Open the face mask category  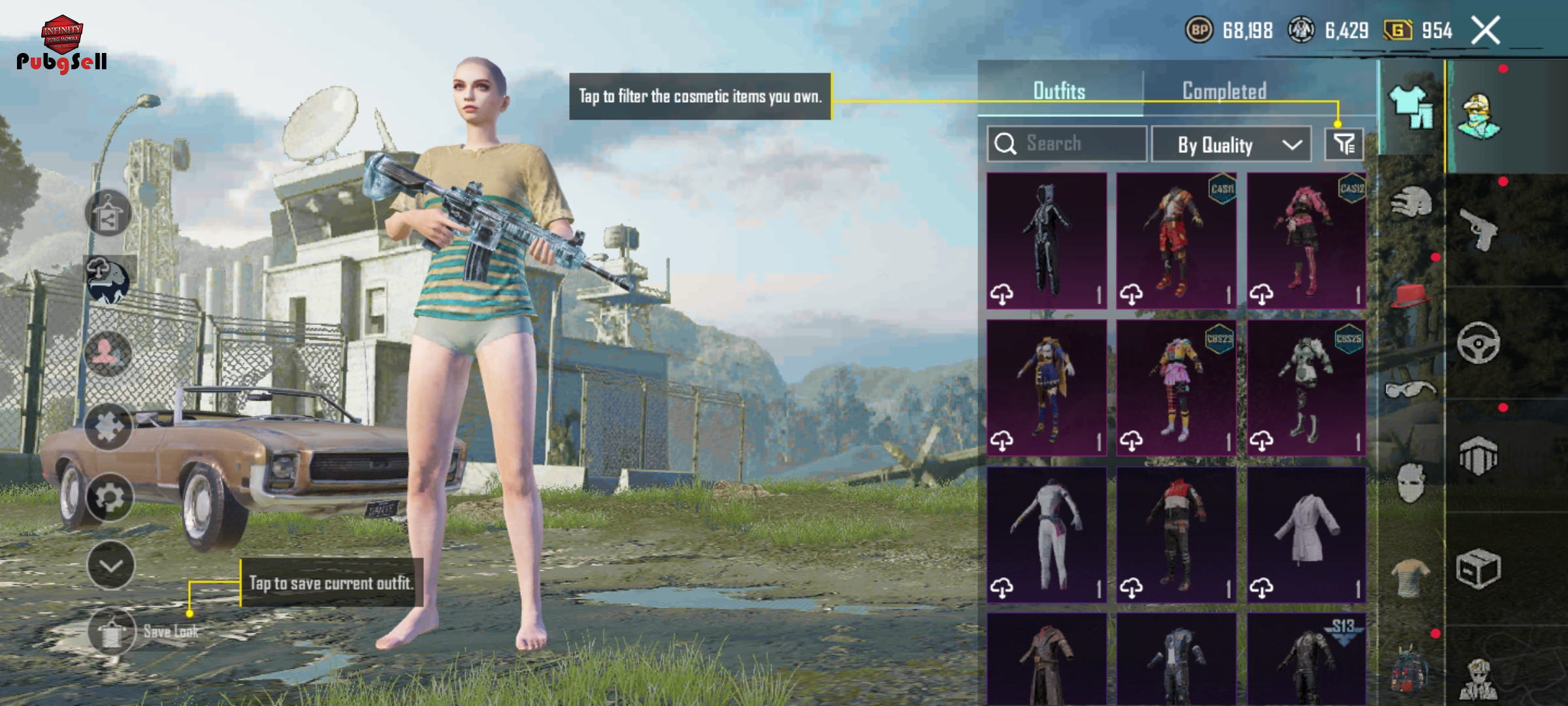[1411, 482]
